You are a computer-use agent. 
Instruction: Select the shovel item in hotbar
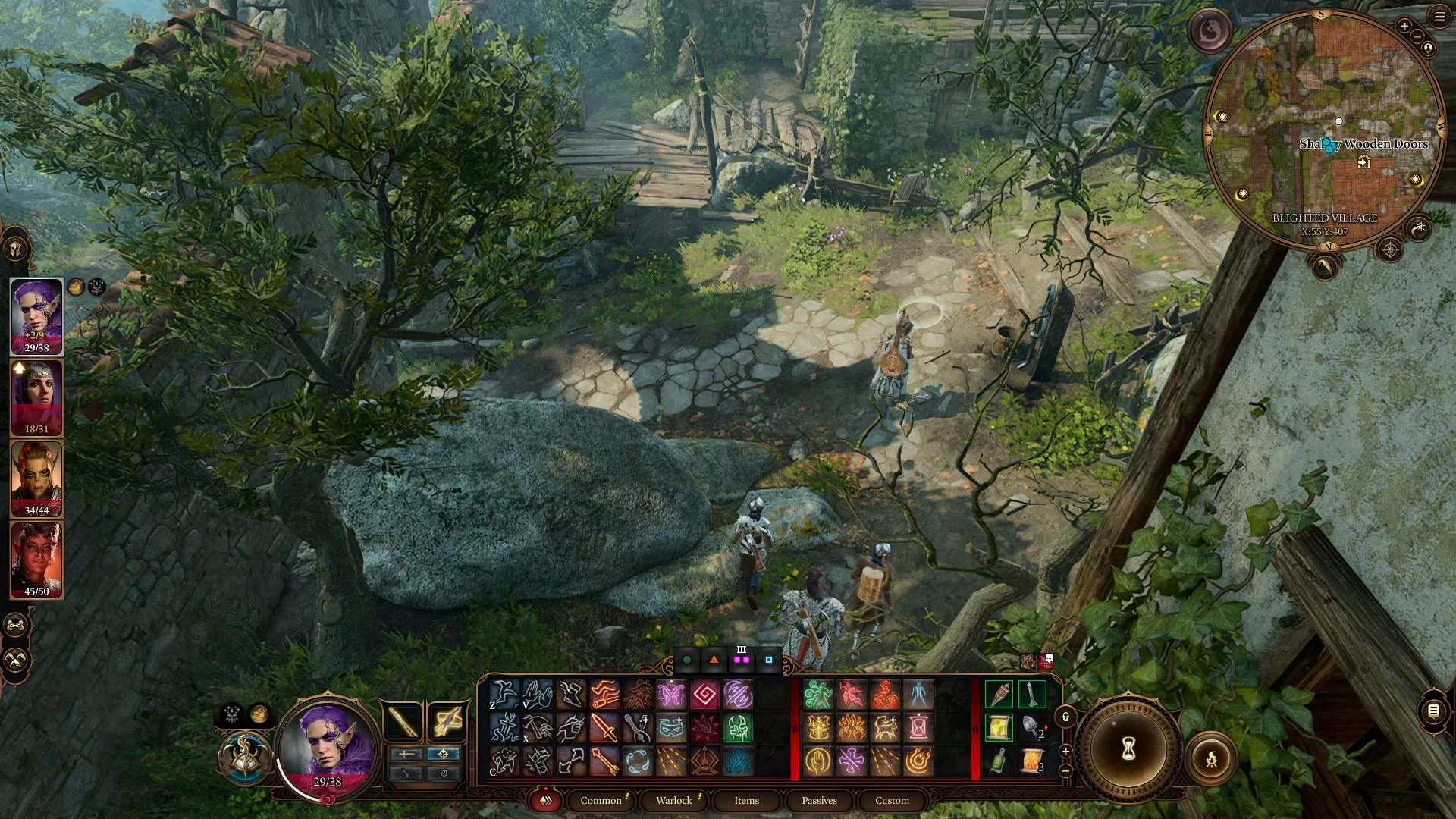(x=1032, y=727)
